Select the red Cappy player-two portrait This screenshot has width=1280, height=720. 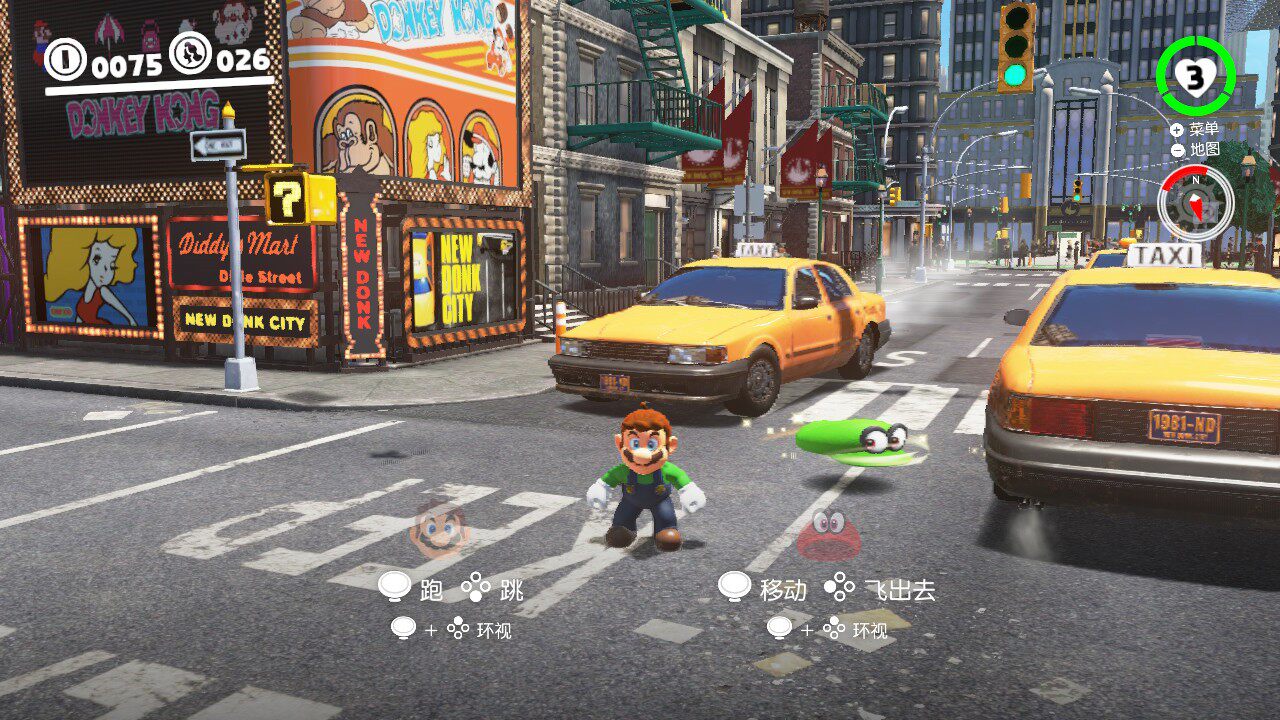[829, 534]
